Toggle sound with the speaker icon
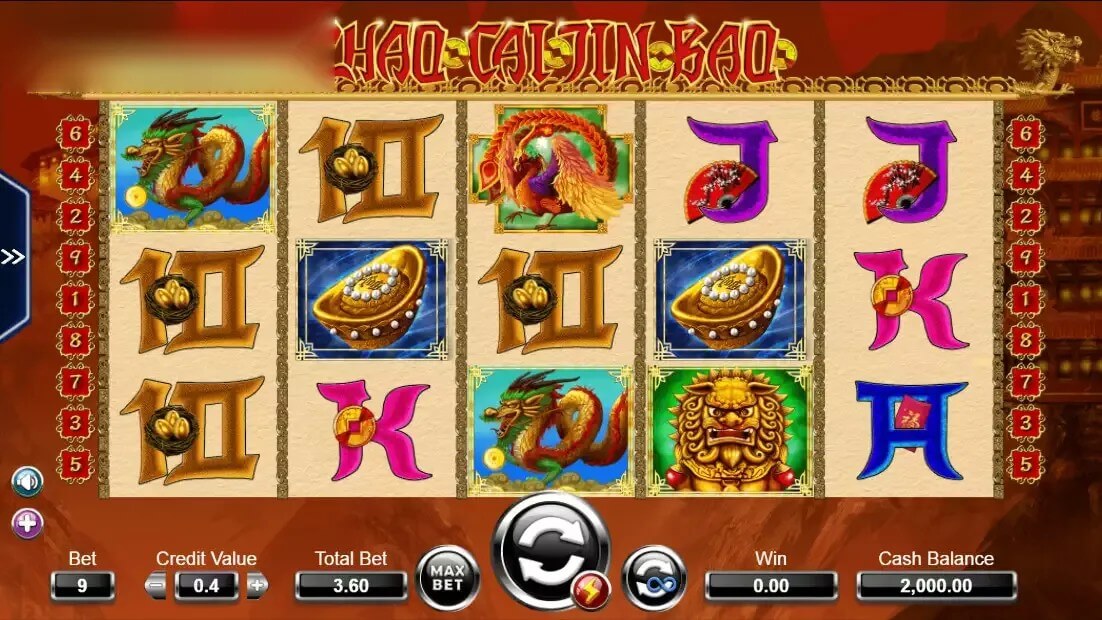This screenshot has height=620, width=1102. tap(27, 482)
